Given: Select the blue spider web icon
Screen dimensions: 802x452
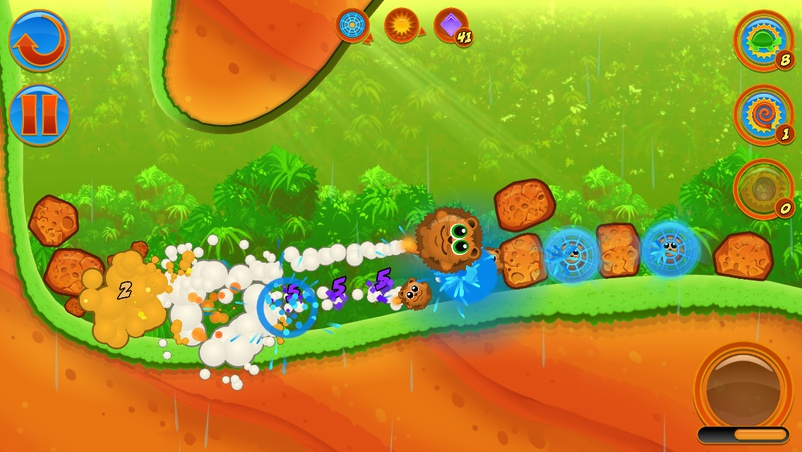Looking at the screenshot, I should [x=352, y=24].
